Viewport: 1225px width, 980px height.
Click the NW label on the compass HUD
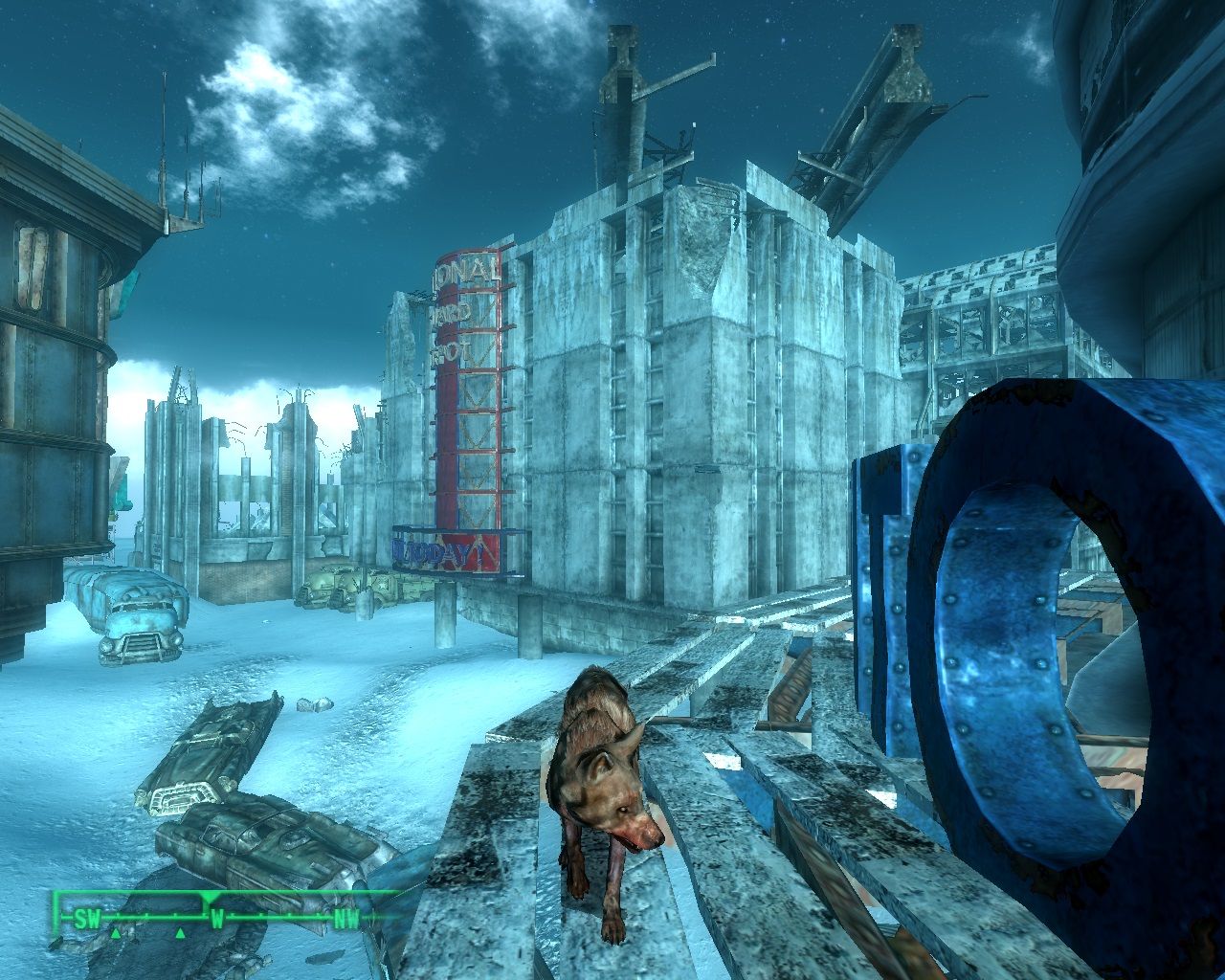click(345, 917)
